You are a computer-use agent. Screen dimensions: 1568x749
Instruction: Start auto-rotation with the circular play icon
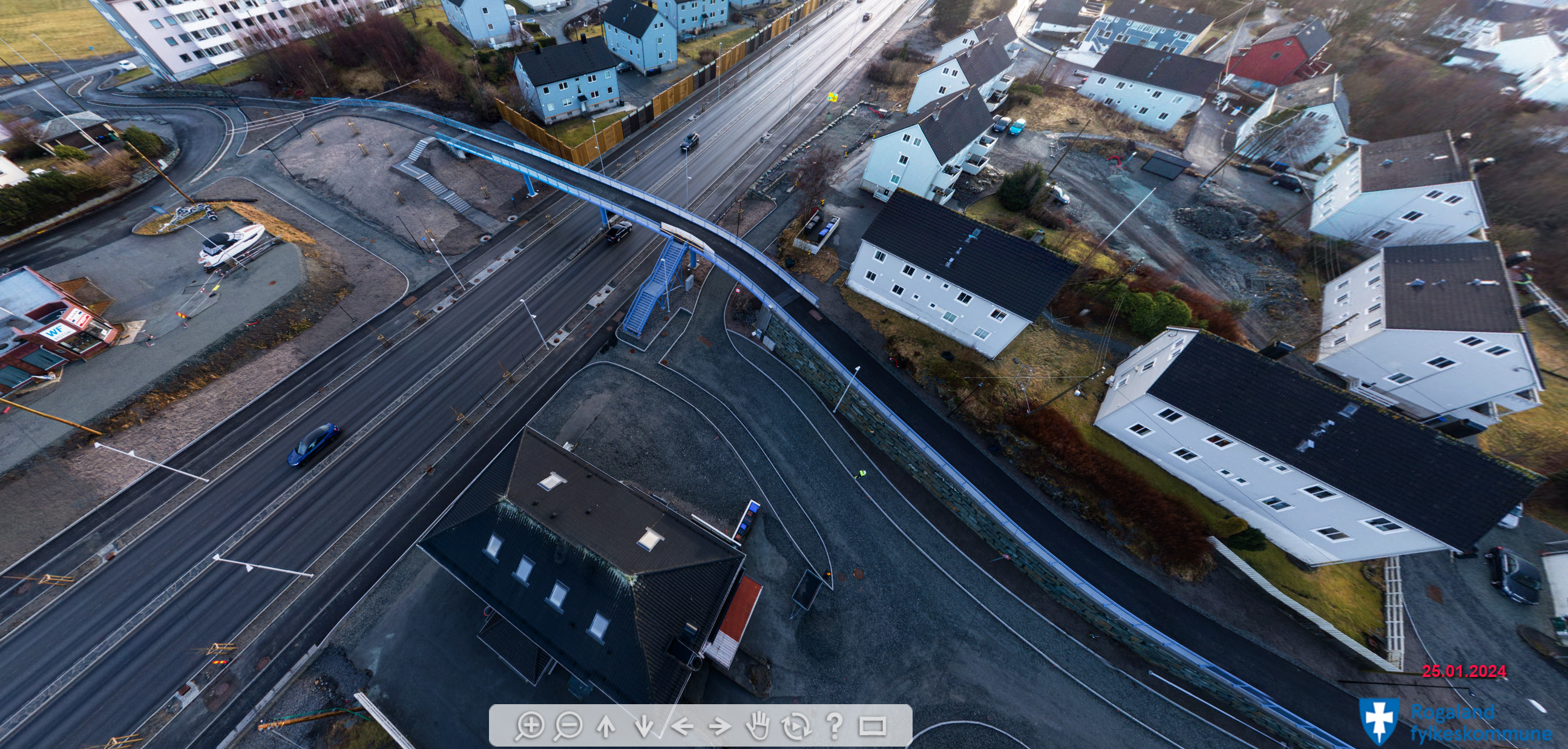click(796, 726)
